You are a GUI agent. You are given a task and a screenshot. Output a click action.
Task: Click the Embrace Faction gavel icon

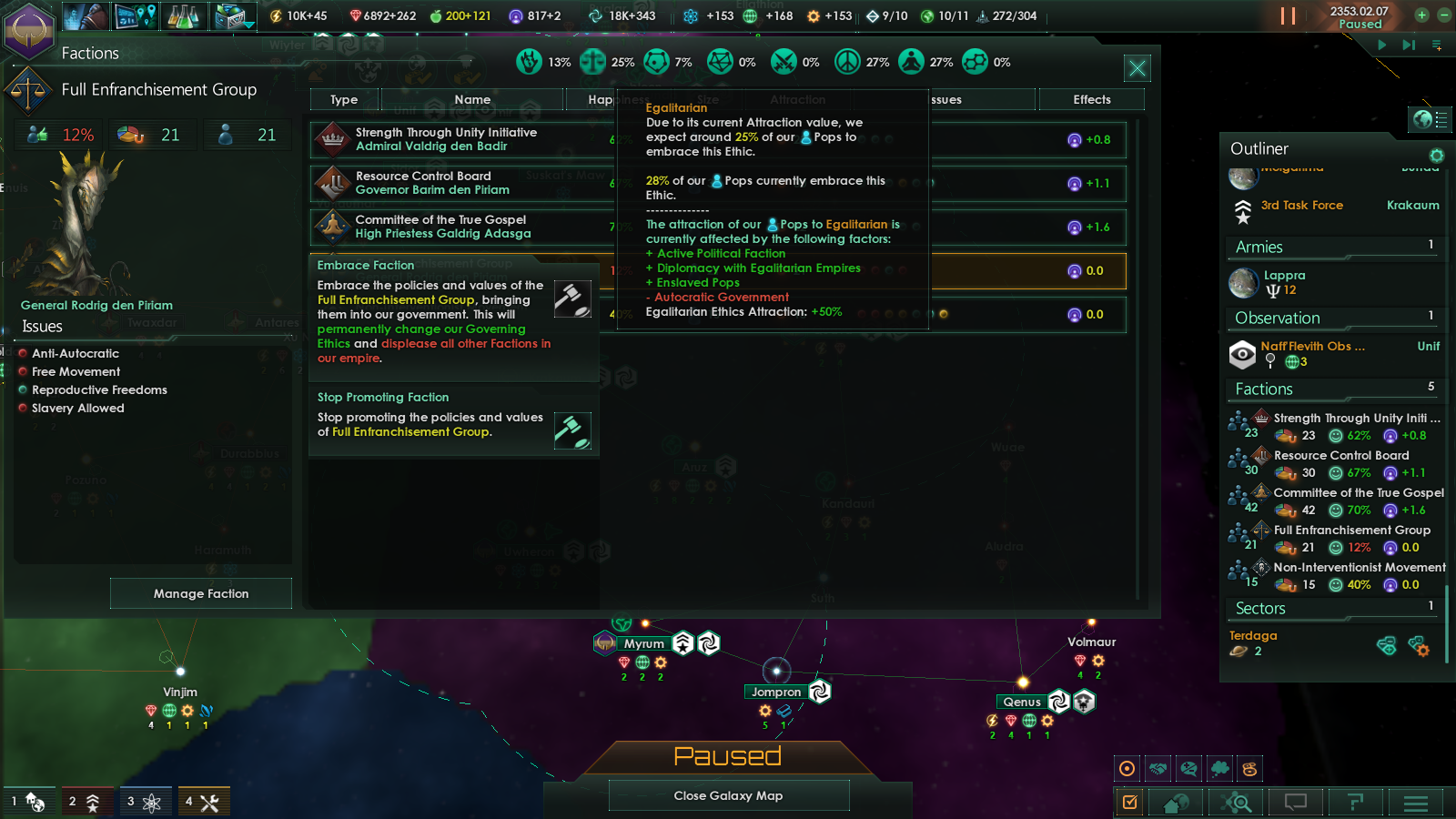573,298
